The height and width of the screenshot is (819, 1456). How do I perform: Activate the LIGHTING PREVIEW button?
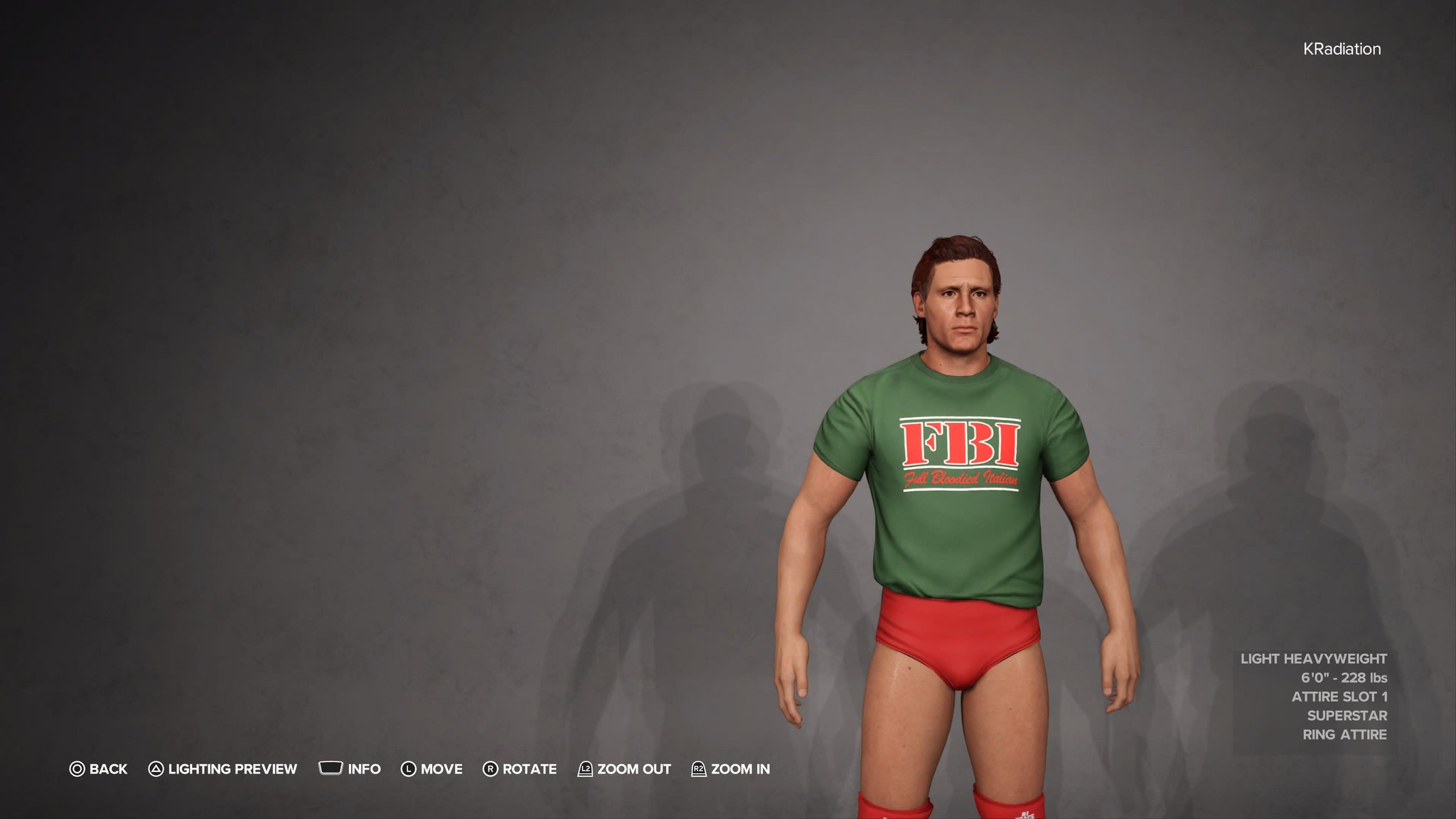(231, 769)
